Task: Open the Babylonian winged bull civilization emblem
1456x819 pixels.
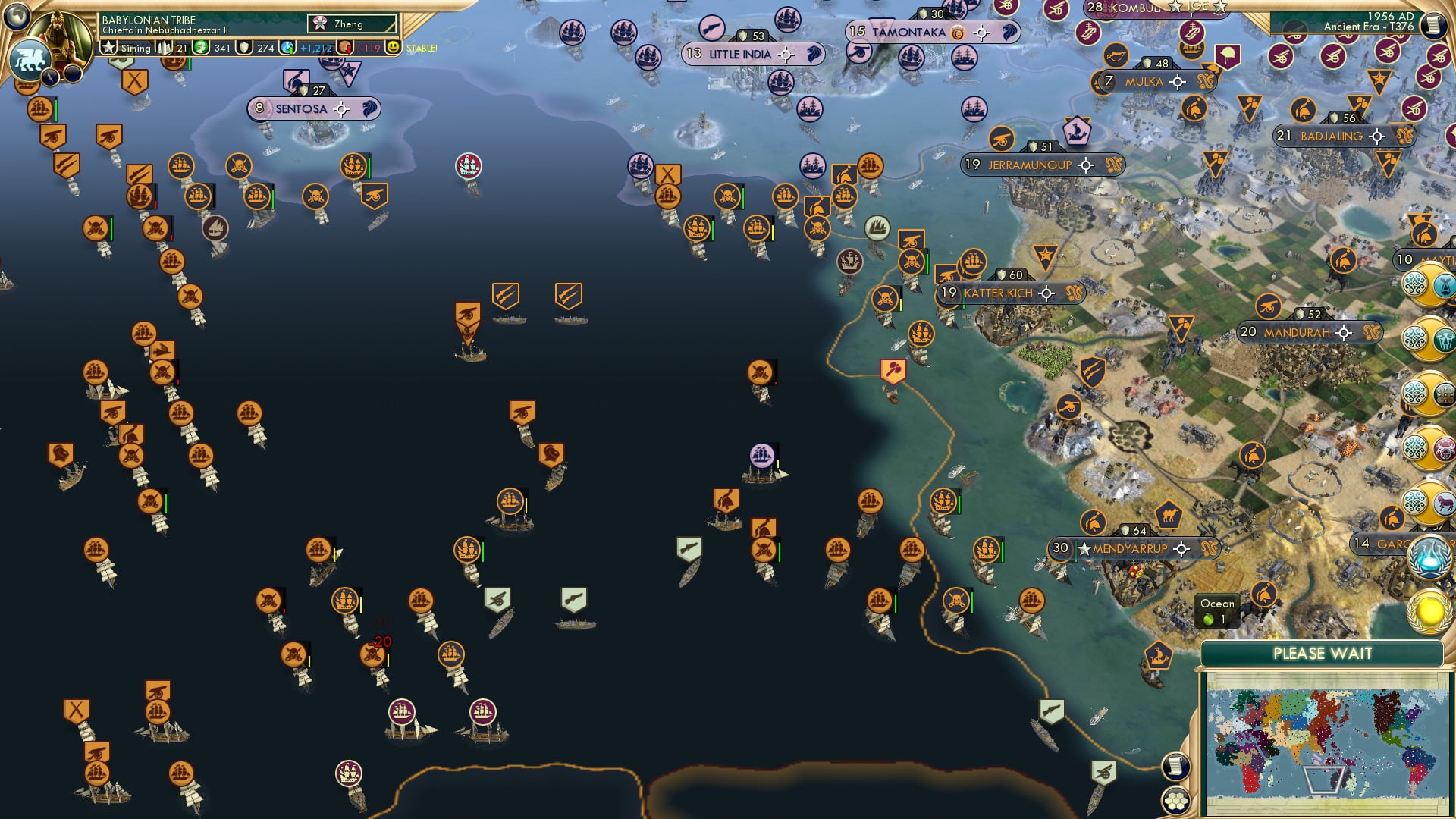Action: tap(30, 59)
